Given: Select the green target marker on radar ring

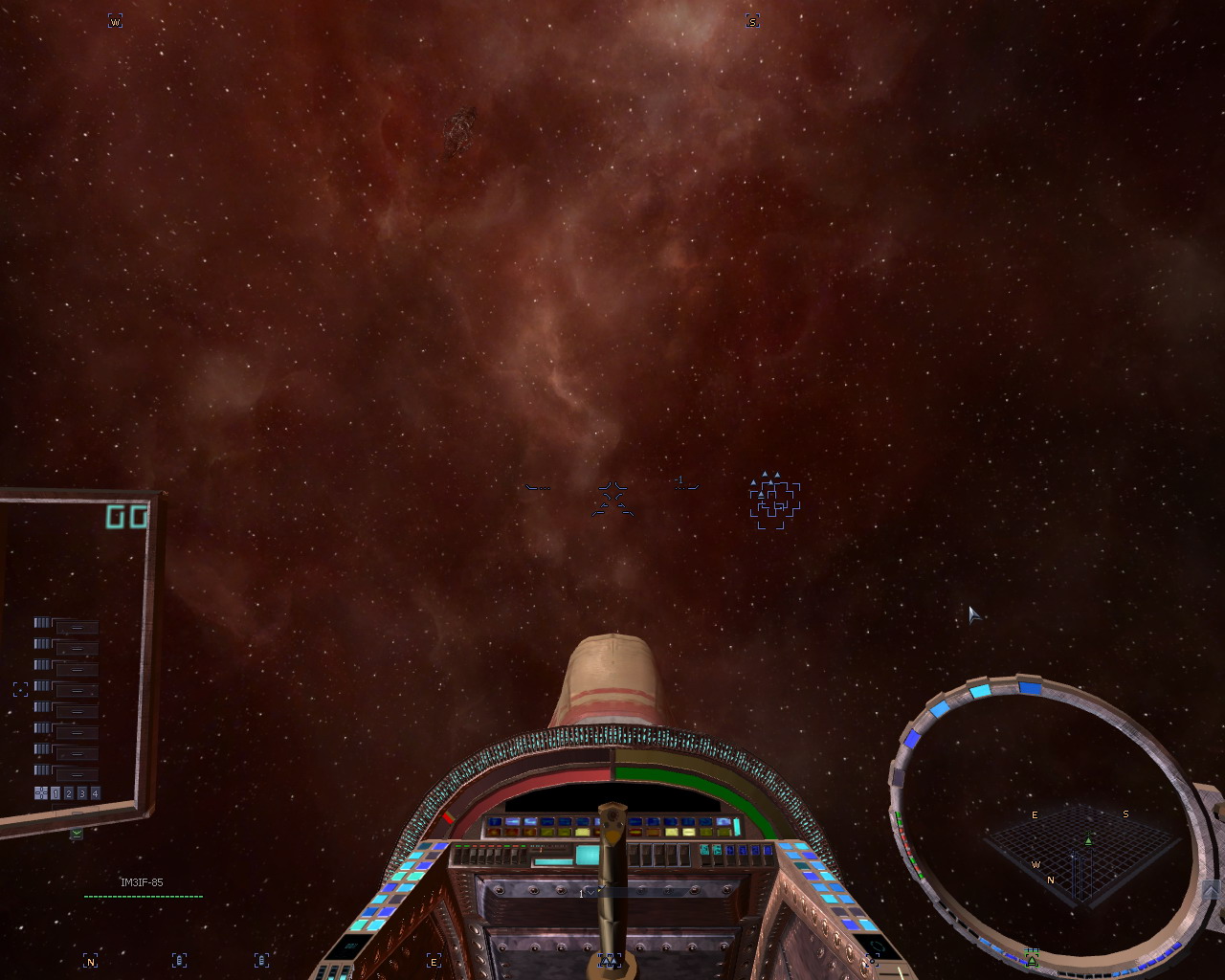Looking at the screenshot, I should coord(1032,958).
